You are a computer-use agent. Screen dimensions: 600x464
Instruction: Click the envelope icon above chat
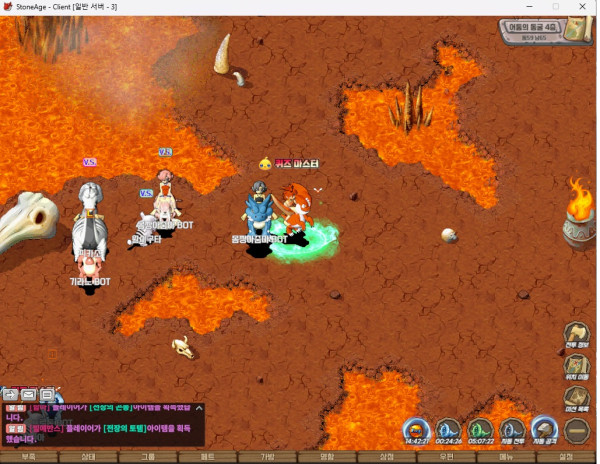pos(29,394)
